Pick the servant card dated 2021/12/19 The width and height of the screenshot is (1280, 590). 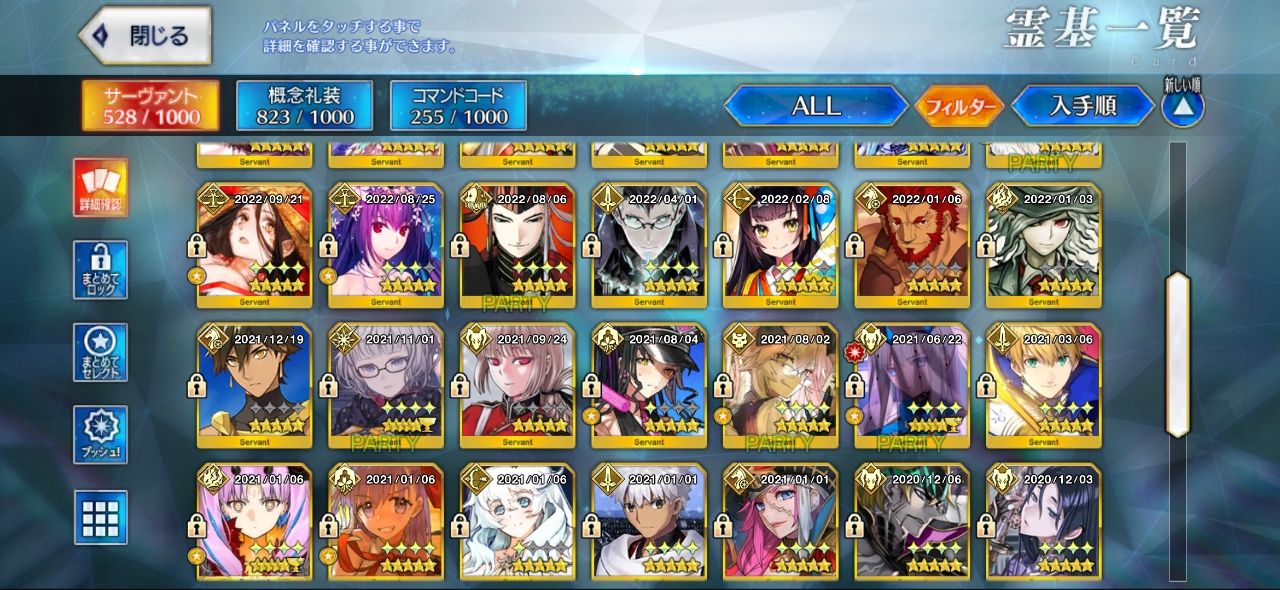(255, 386)
